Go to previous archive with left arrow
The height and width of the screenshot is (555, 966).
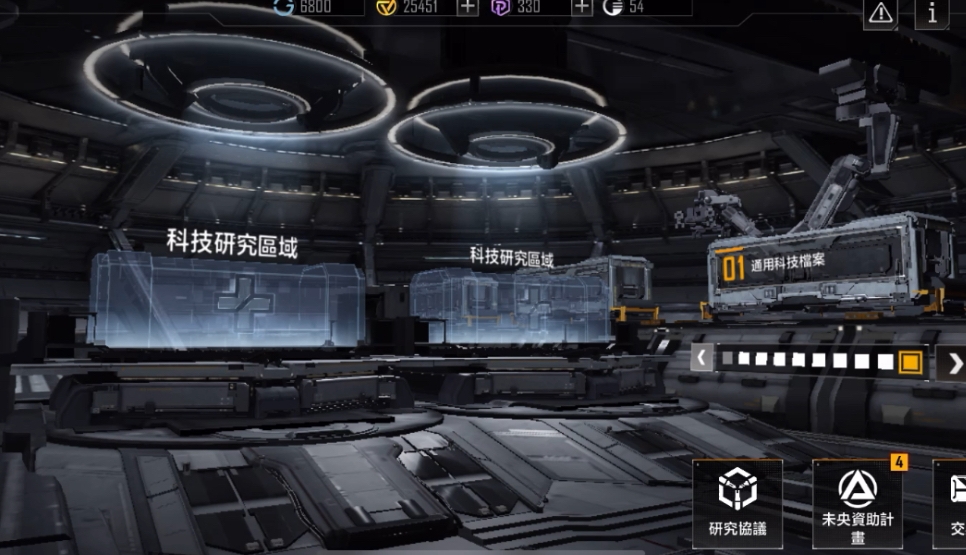(702, 357)
